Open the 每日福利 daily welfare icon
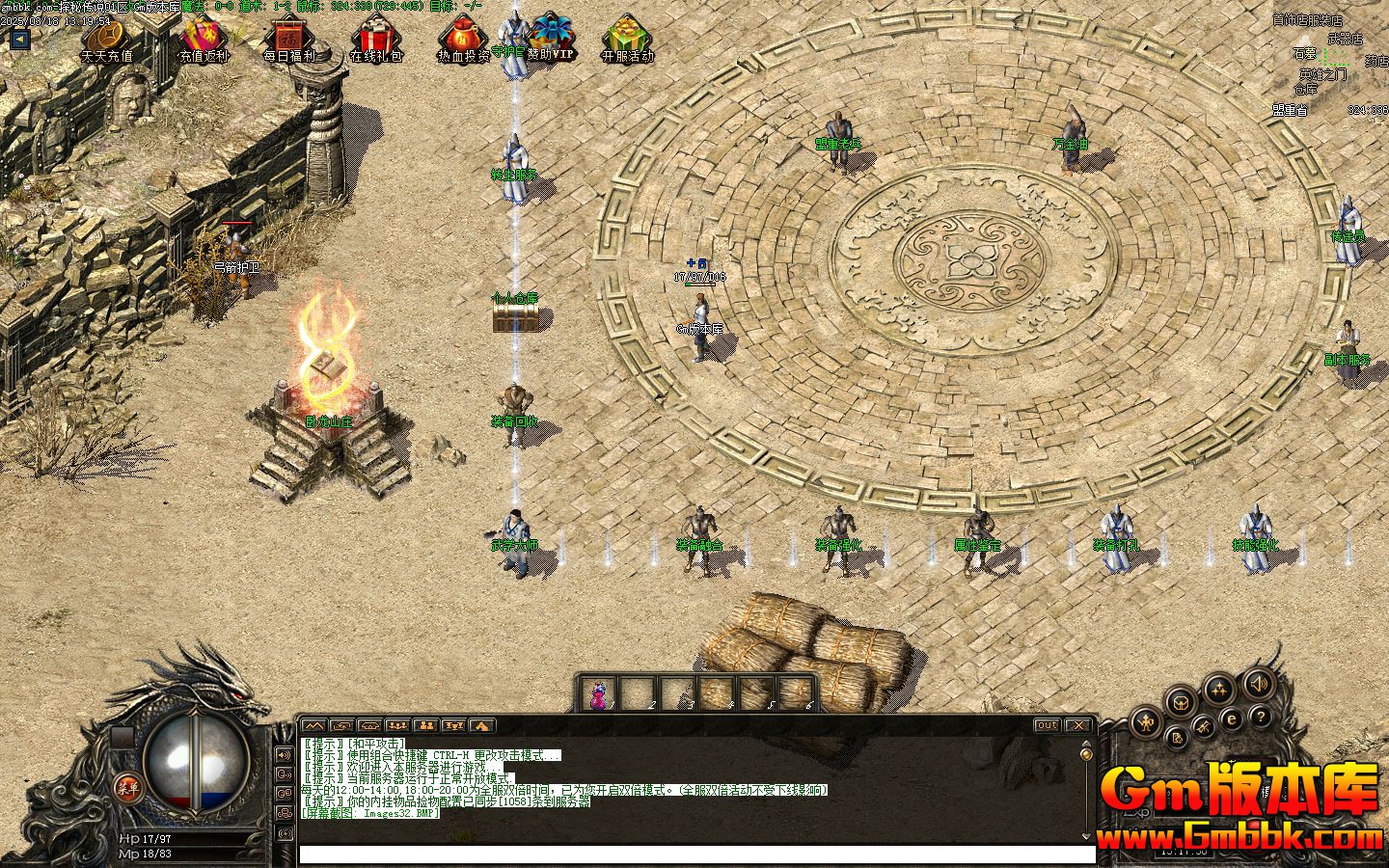Image resolution: width=1389 pixels, height=868 pixels. [288, 39]
